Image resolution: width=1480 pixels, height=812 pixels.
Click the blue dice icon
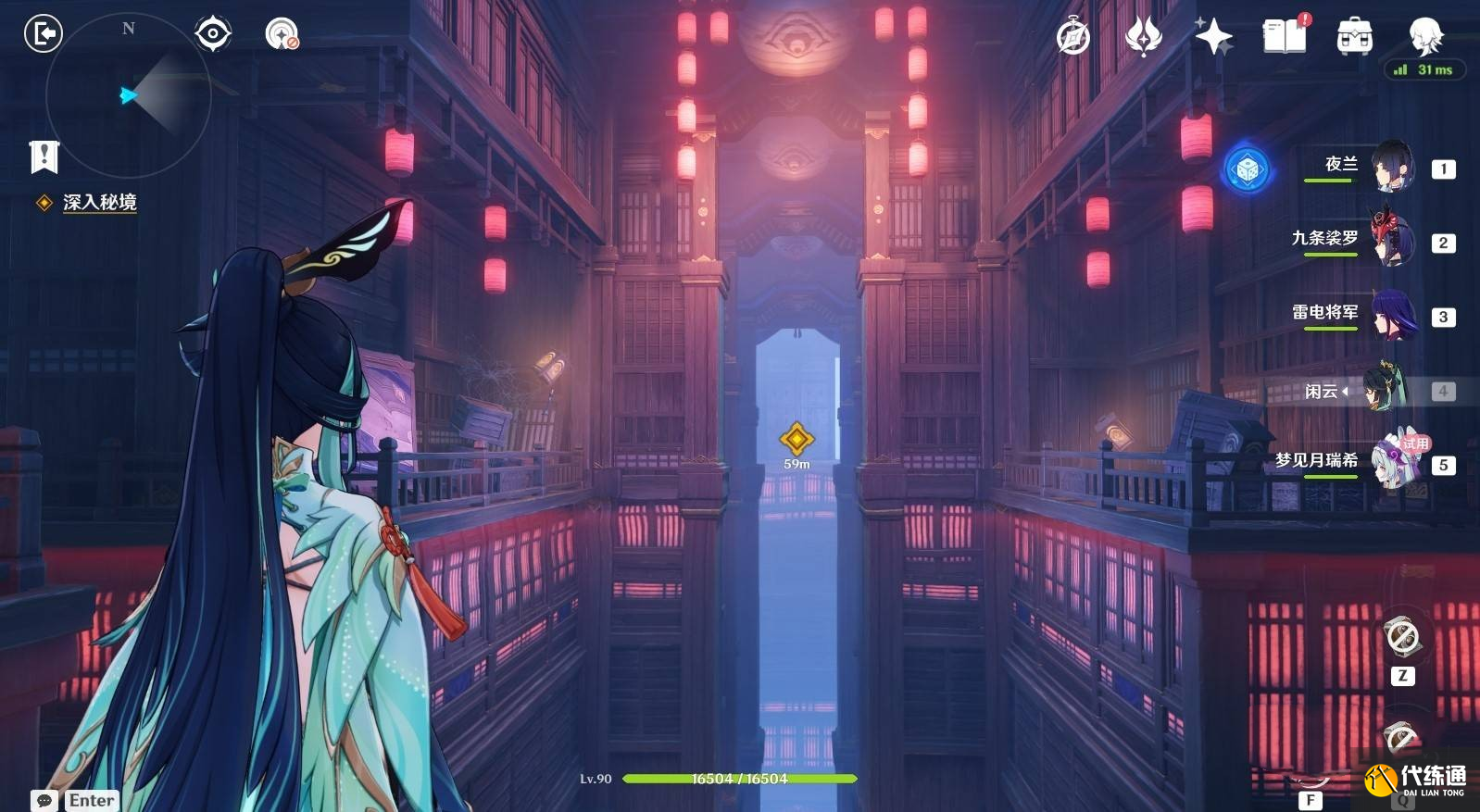pyautogui.click(x=1248, y=169)
